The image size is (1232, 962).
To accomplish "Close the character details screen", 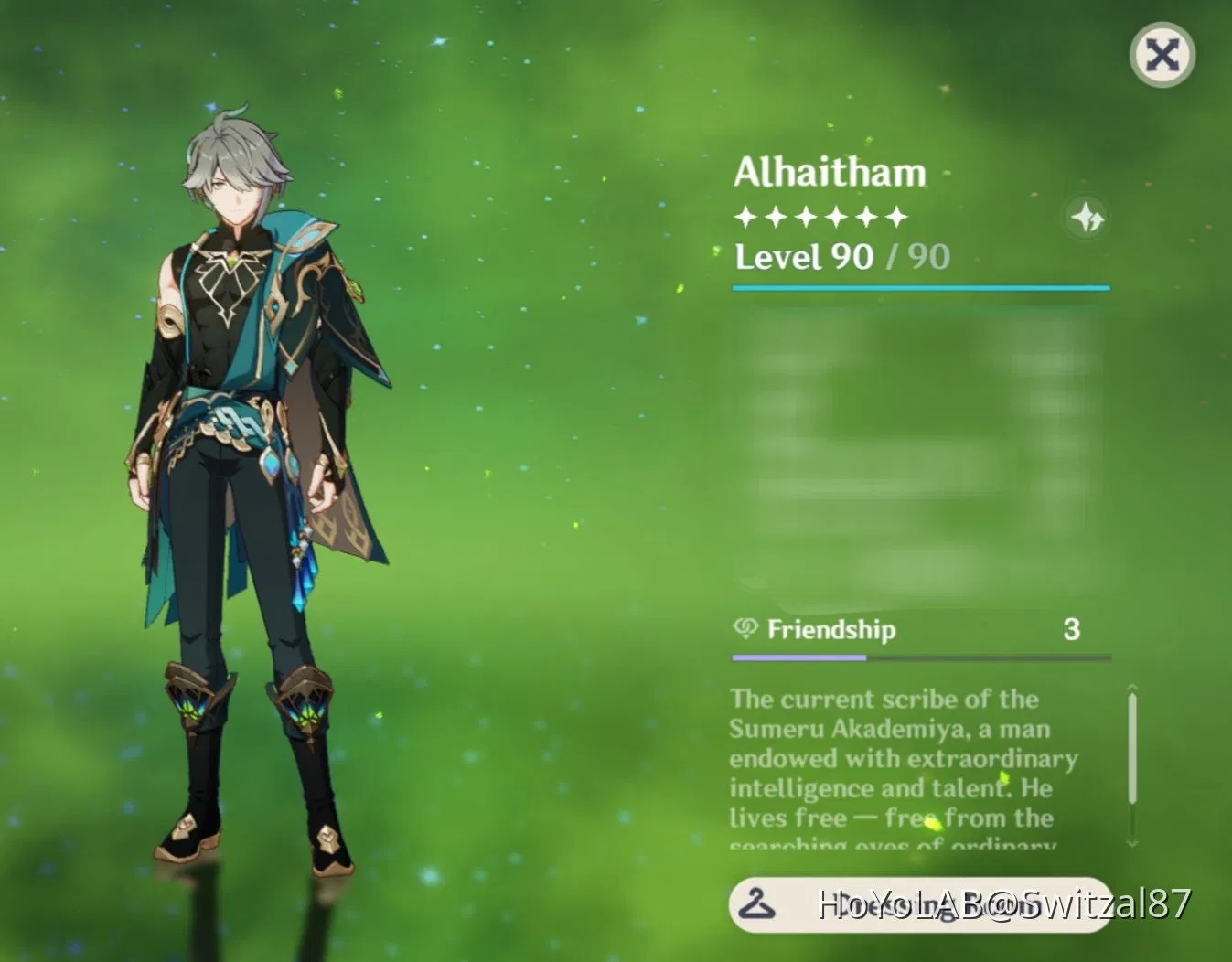I will (x=1162, y=55).
